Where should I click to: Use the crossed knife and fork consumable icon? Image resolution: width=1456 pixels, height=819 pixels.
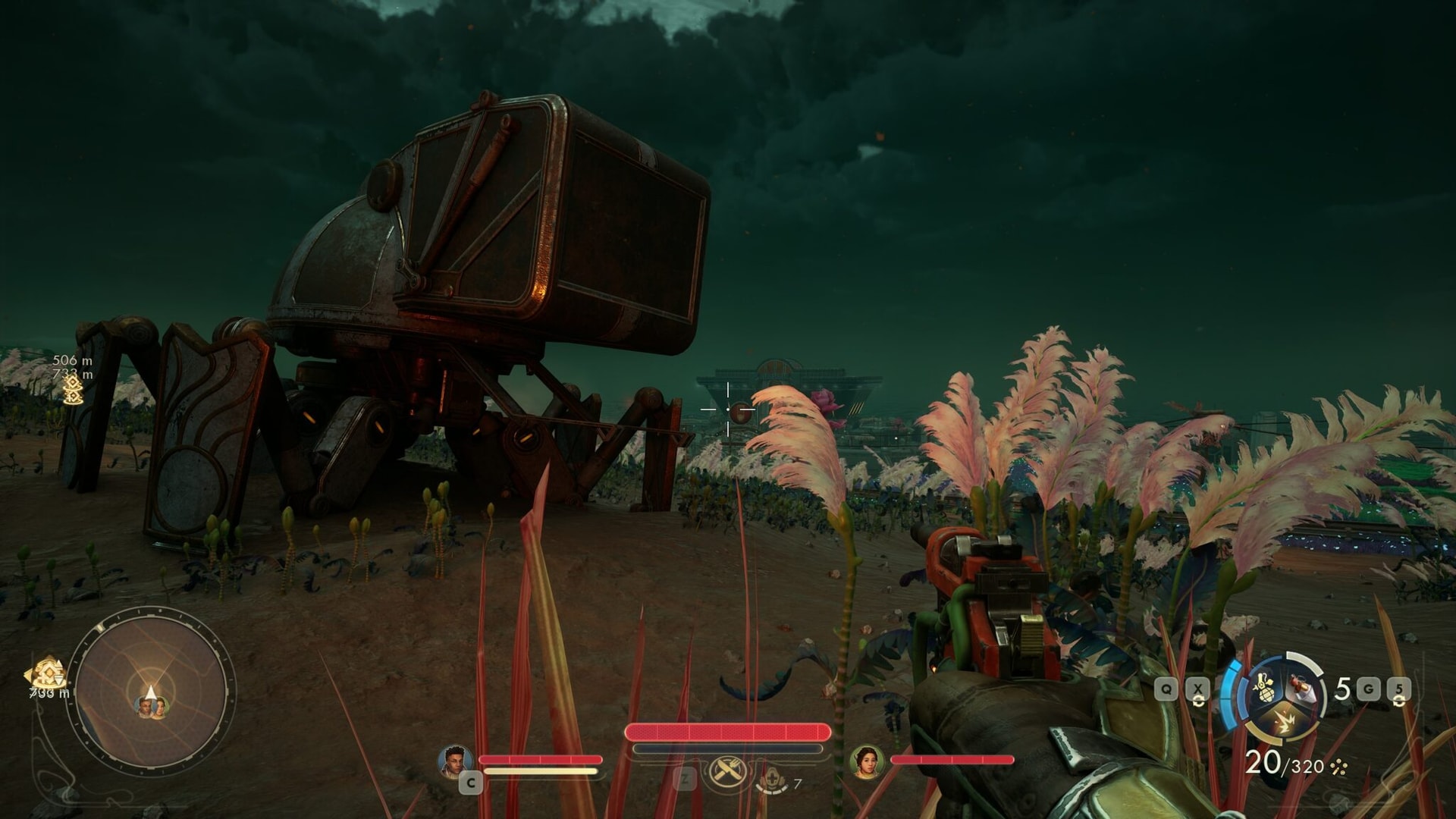726,773
